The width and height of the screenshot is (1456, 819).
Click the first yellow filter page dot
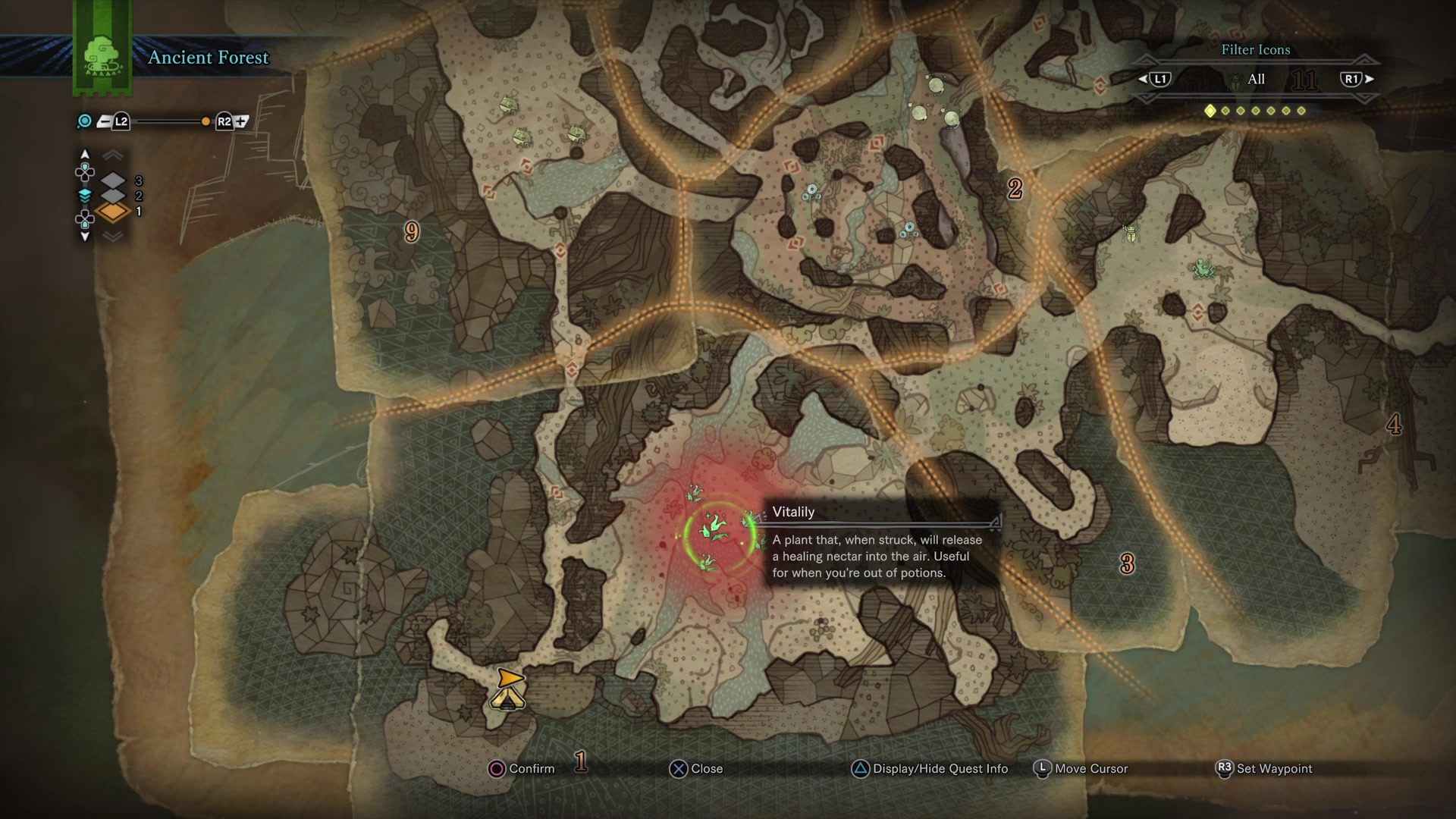coord(1210,111)
